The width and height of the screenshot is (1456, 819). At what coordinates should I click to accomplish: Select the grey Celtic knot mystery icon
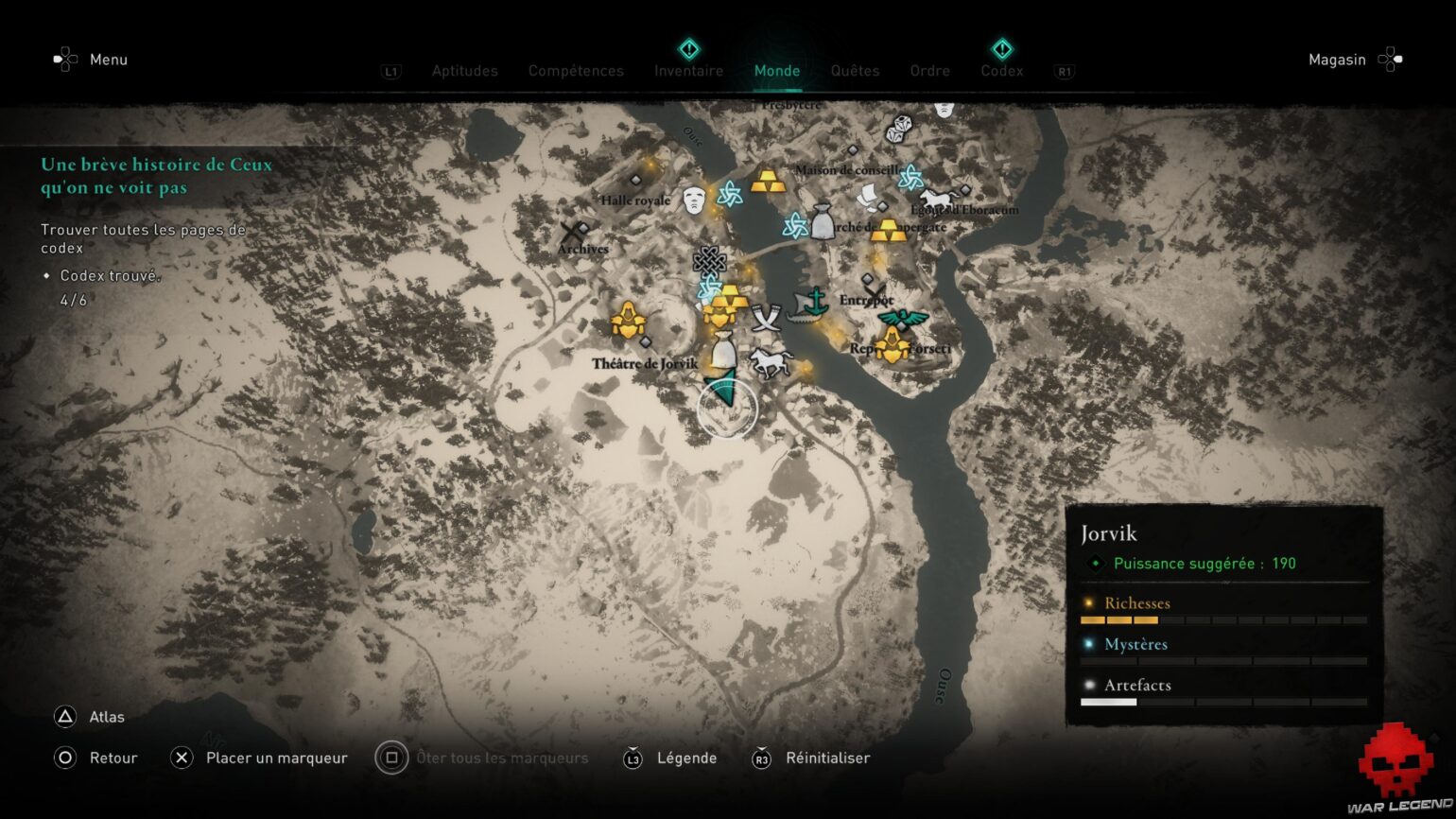click(709, 261)
